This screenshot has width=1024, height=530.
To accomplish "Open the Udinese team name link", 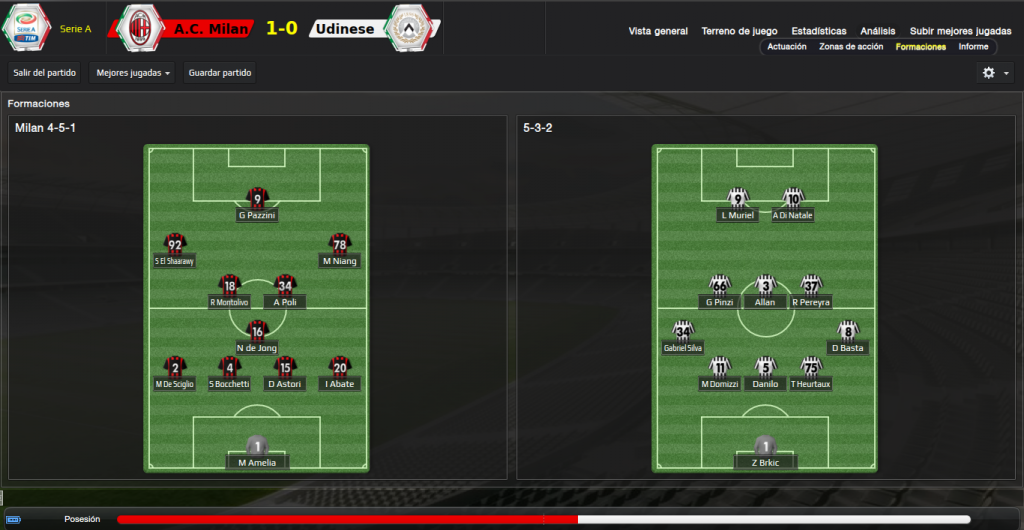I will [x=344, y=29].
